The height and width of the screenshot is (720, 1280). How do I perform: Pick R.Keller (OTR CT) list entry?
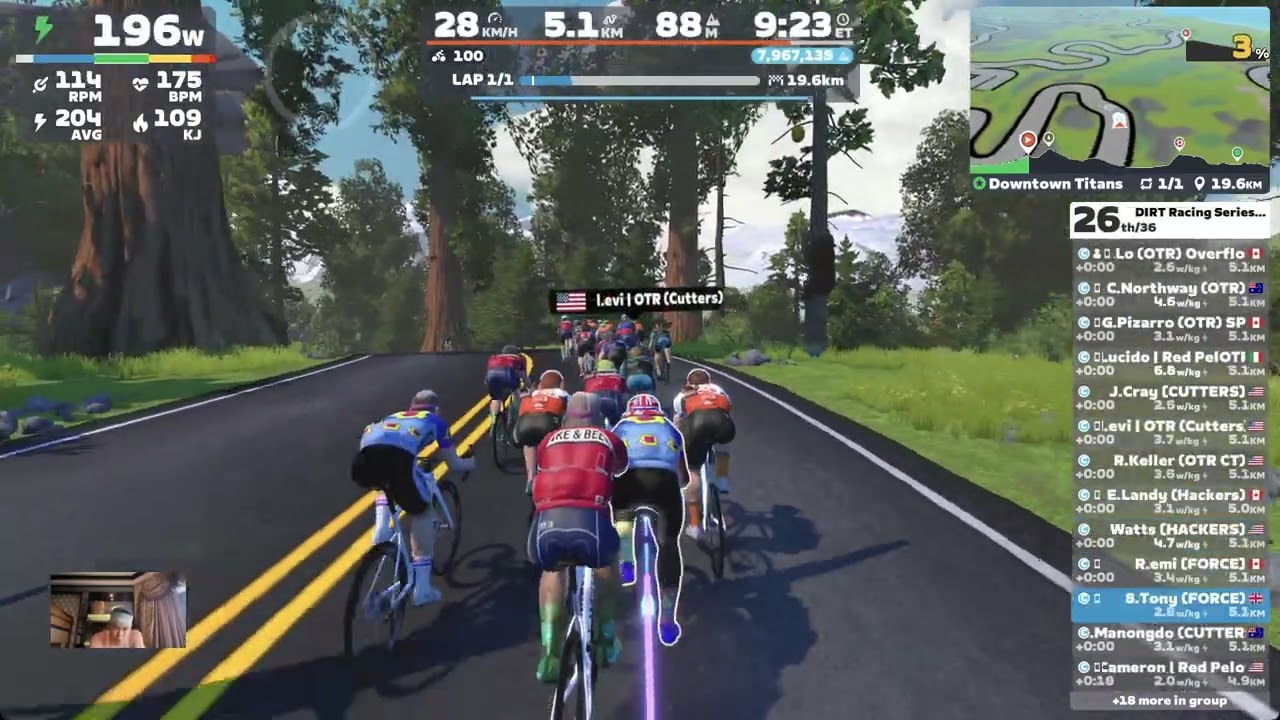1170,468
